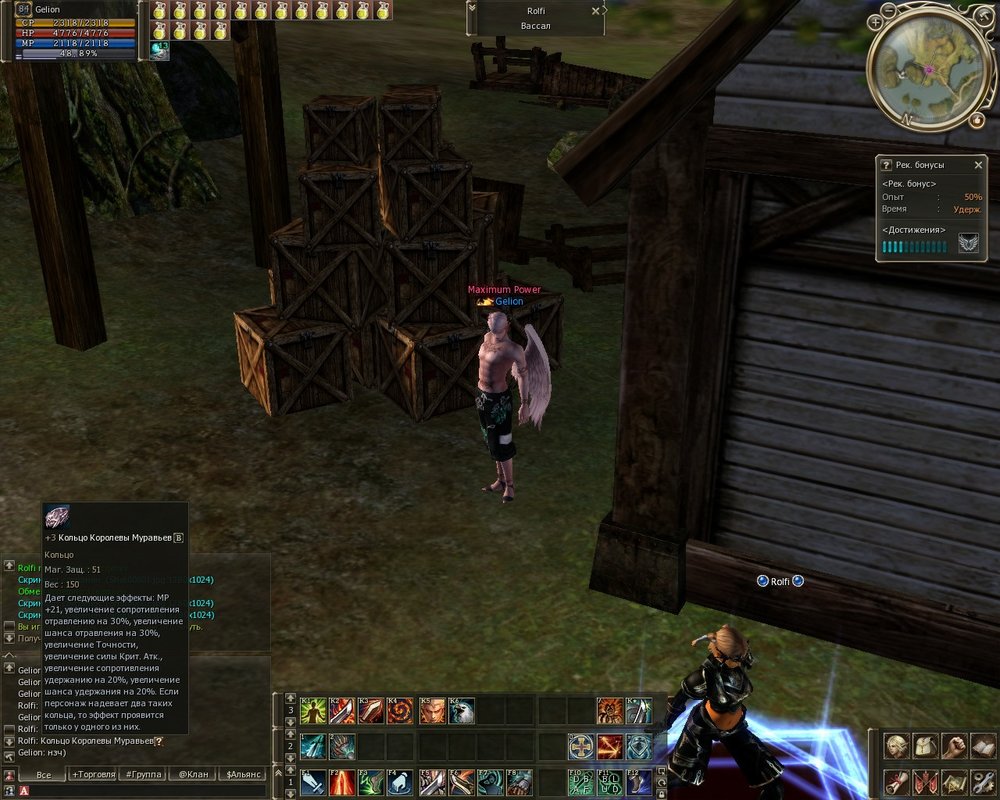Close the Rolfi target window
The image size is (1000, 800).
[x=596, y=11]
